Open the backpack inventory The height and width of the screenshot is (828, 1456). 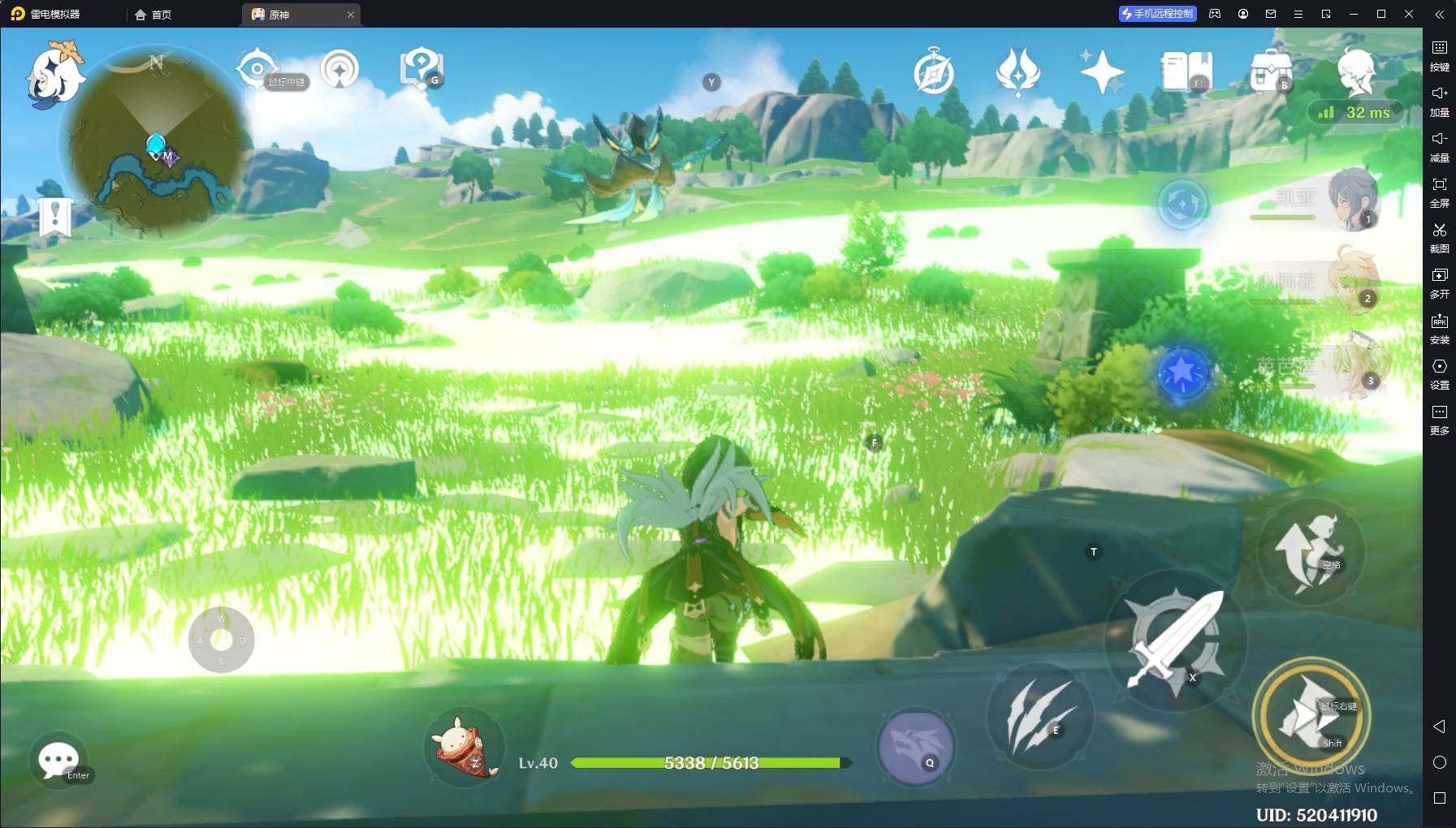tap(1271, 71)
